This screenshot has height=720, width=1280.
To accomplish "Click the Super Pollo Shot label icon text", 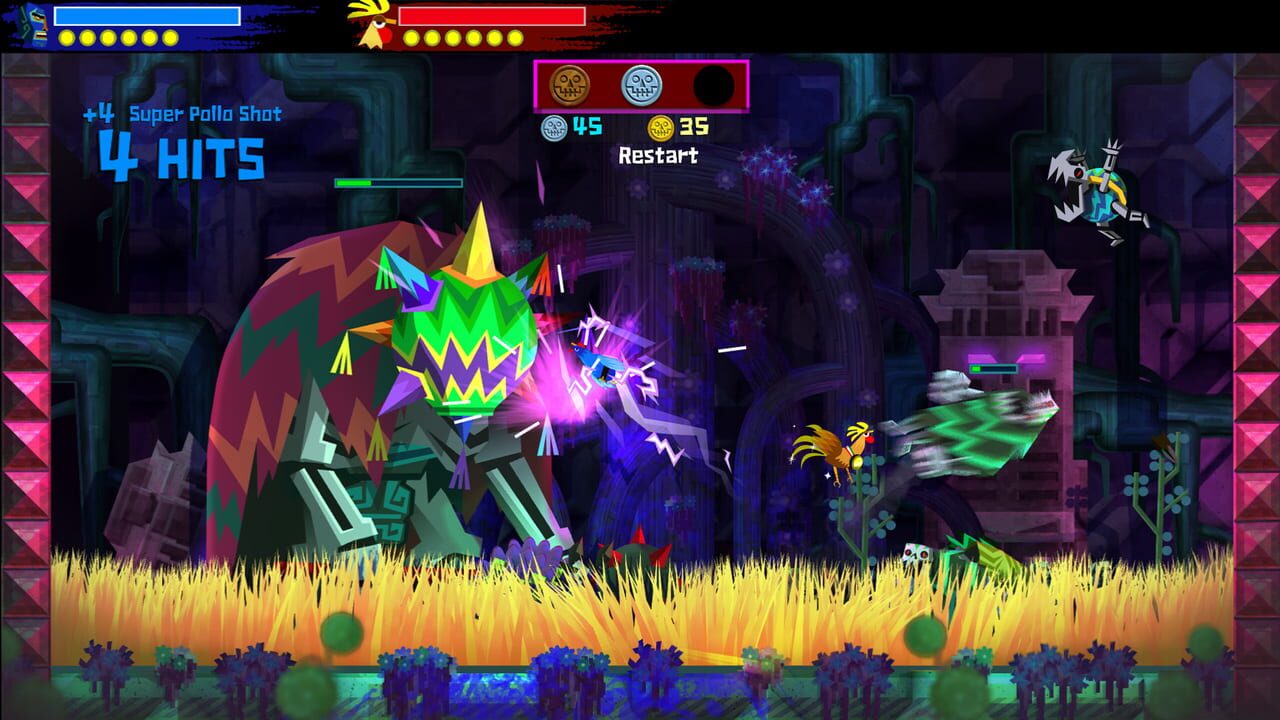I will coord(205,116).
